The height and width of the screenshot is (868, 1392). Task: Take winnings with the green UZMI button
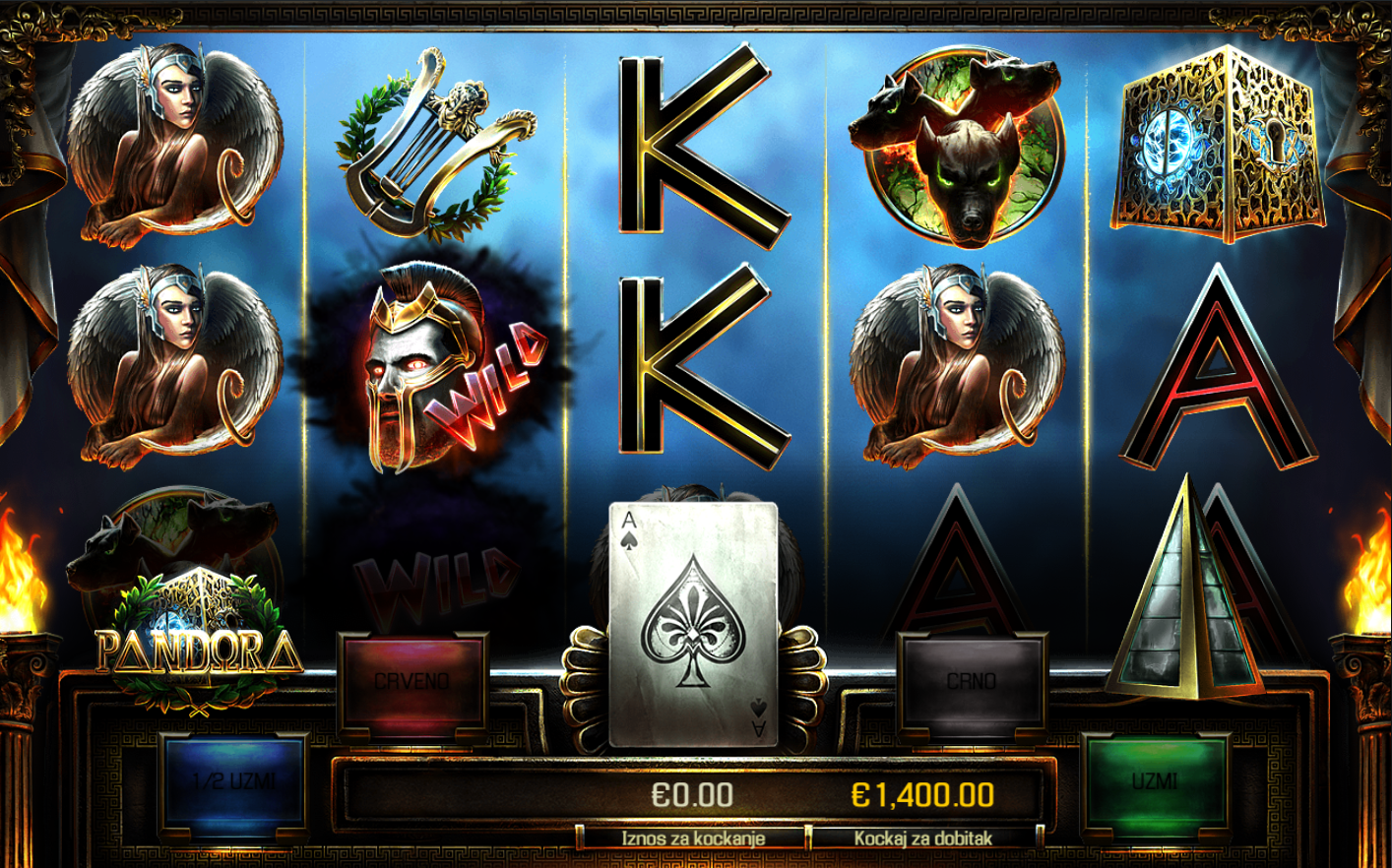click(1156, 781)
